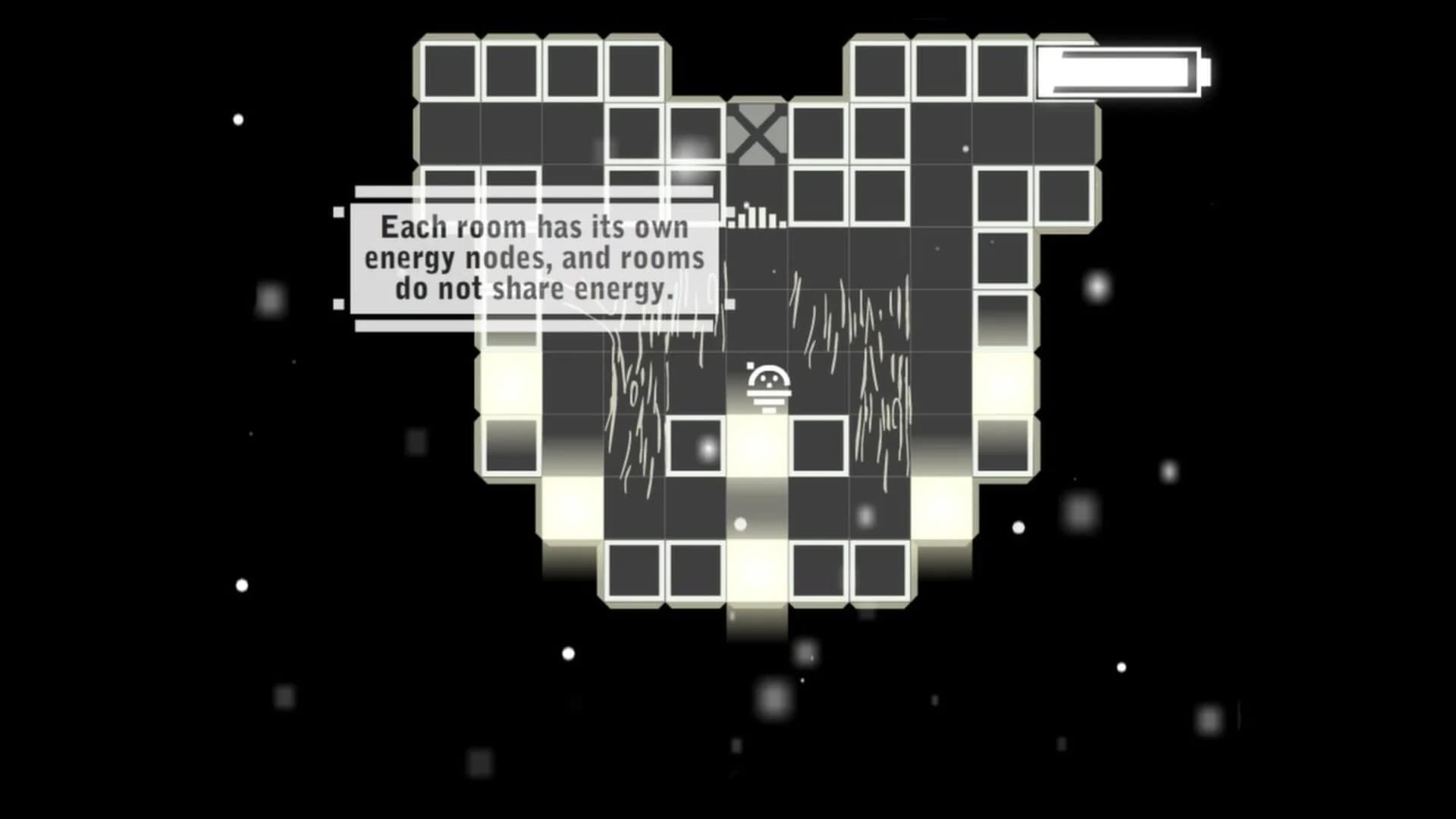This screenshot has width=1456, height=819.
Task: Click the equalizer bars icon below the X tile
Action: tap(755, 220)
